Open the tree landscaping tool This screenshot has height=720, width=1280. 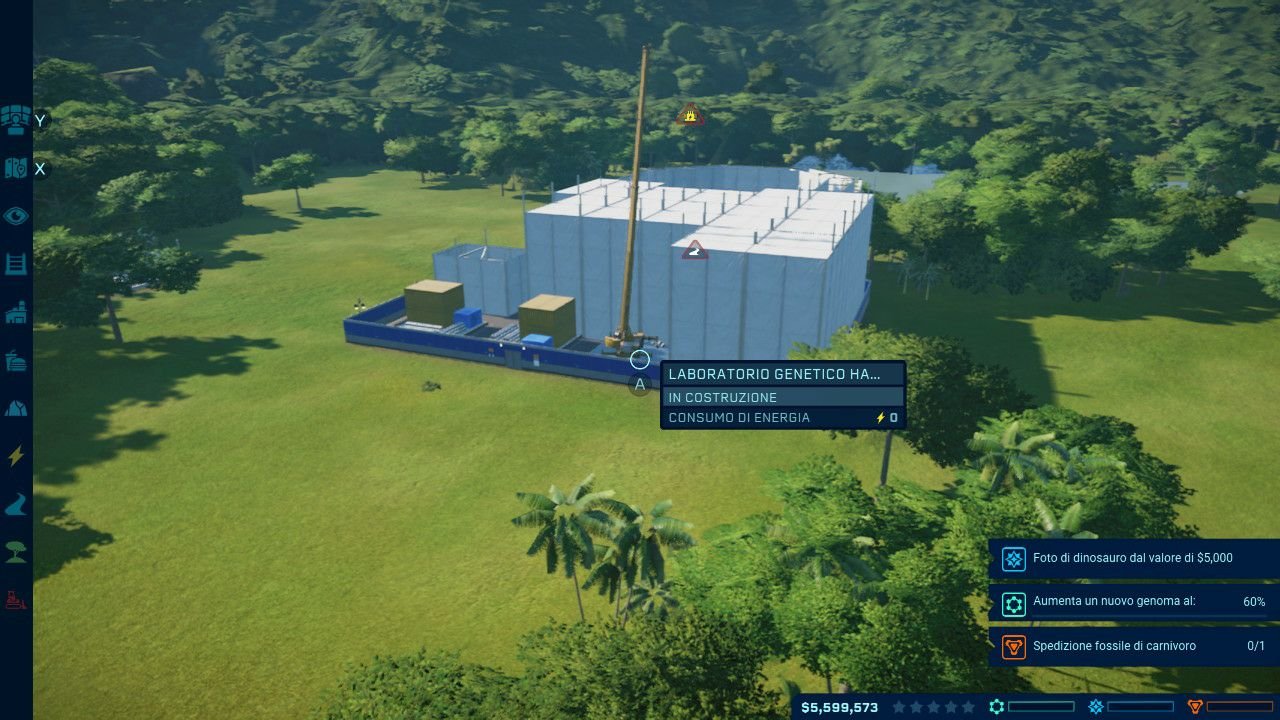click(16, 552)
